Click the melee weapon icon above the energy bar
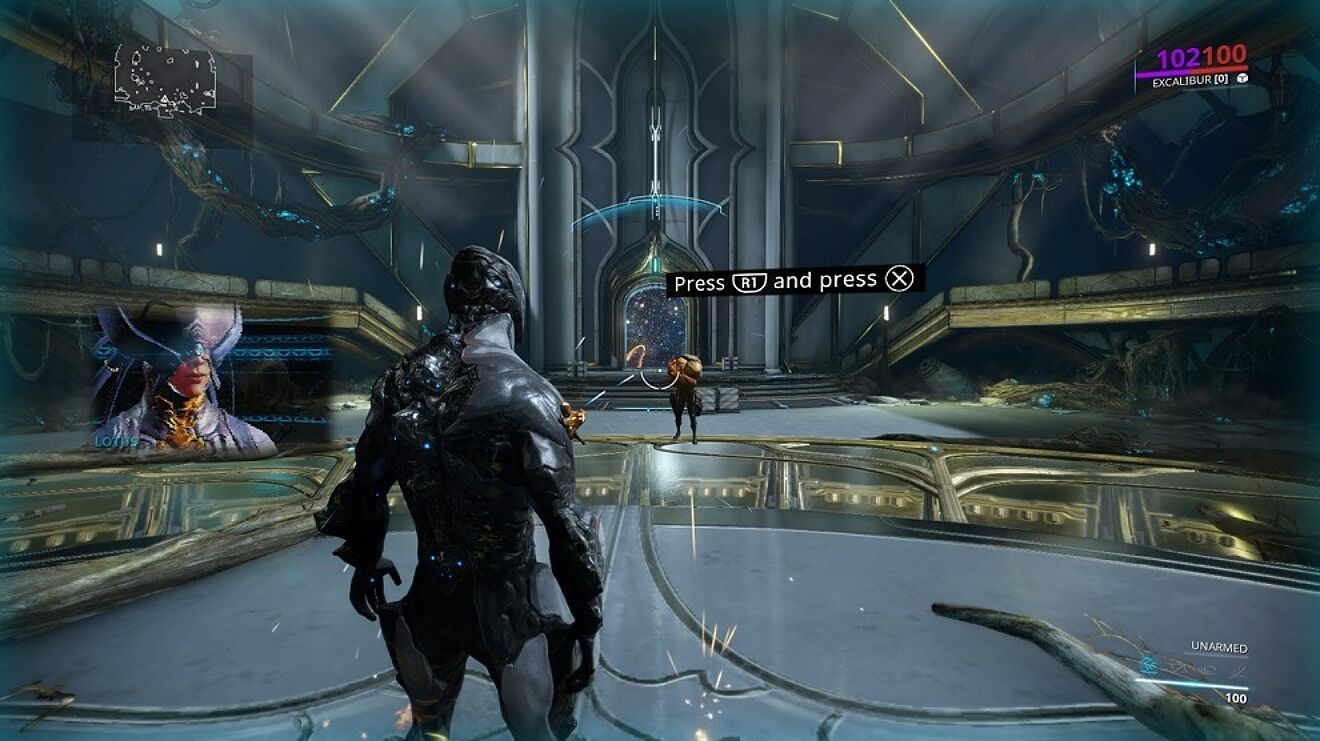1320x741 pixels. click(1240, 671)
